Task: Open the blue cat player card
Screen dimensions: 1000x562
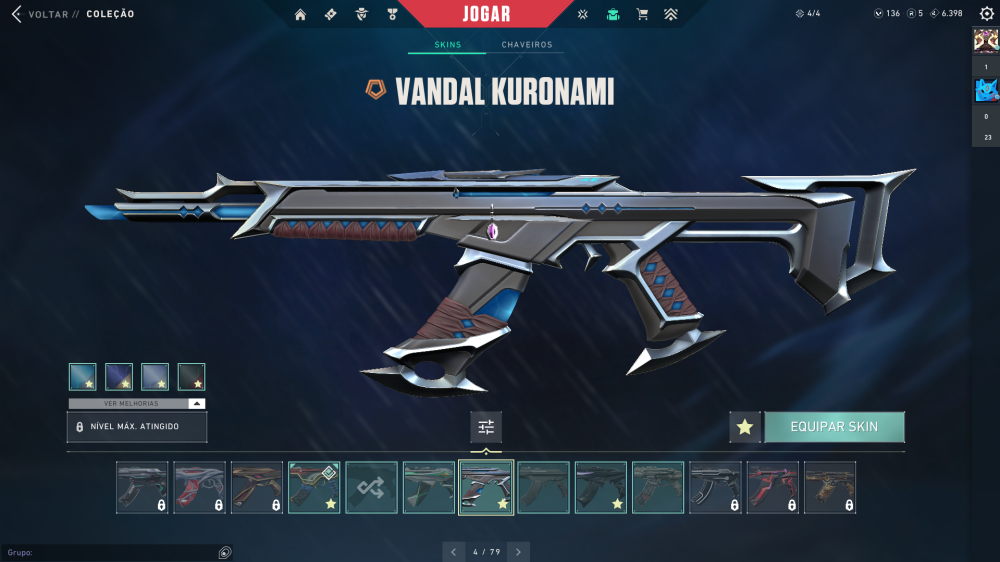Action: pos(986,91)
